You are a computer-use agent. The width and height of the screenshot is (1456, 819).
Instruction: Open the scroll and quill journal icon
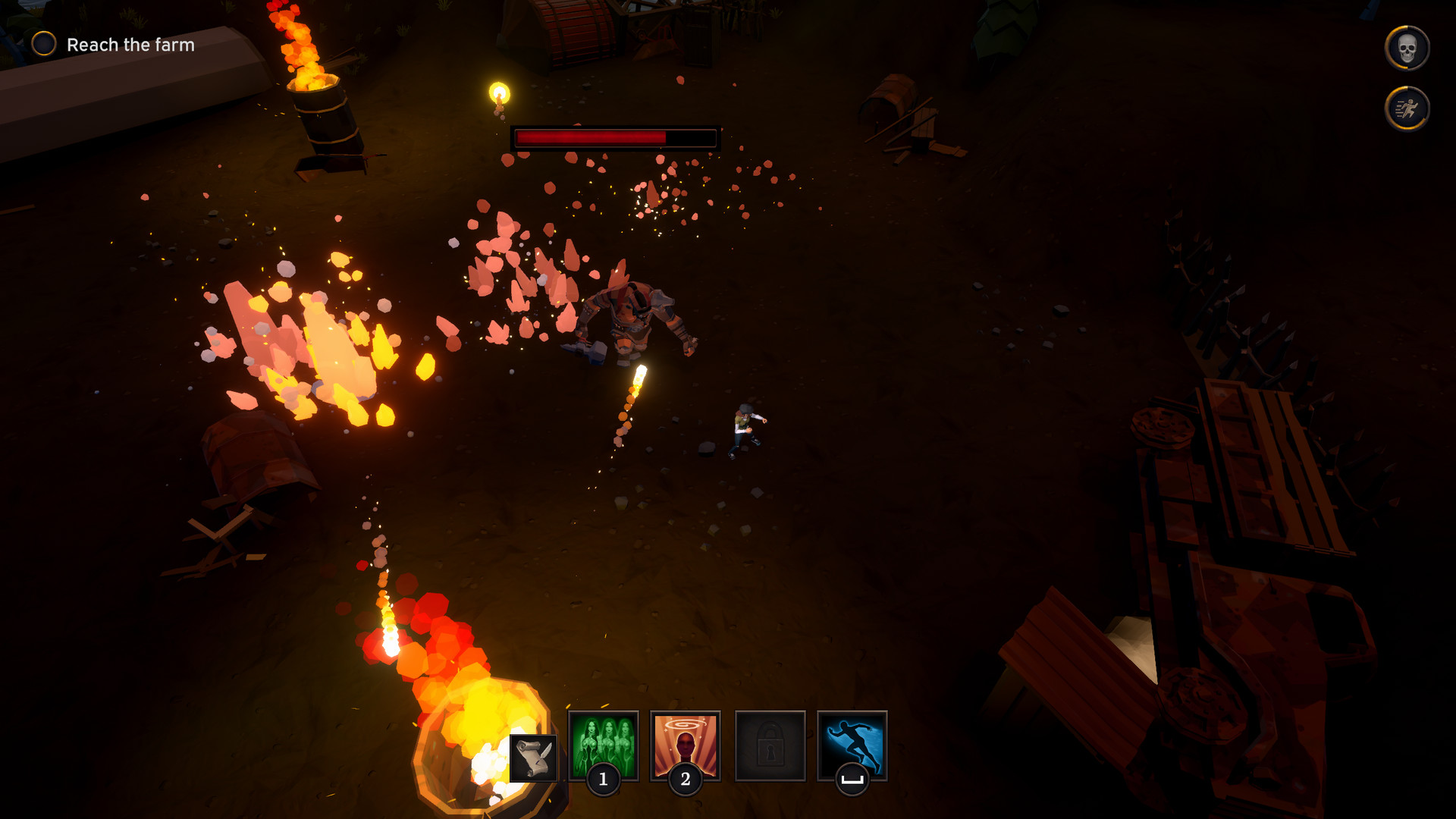pyautogui.click(x=533, y=758)
